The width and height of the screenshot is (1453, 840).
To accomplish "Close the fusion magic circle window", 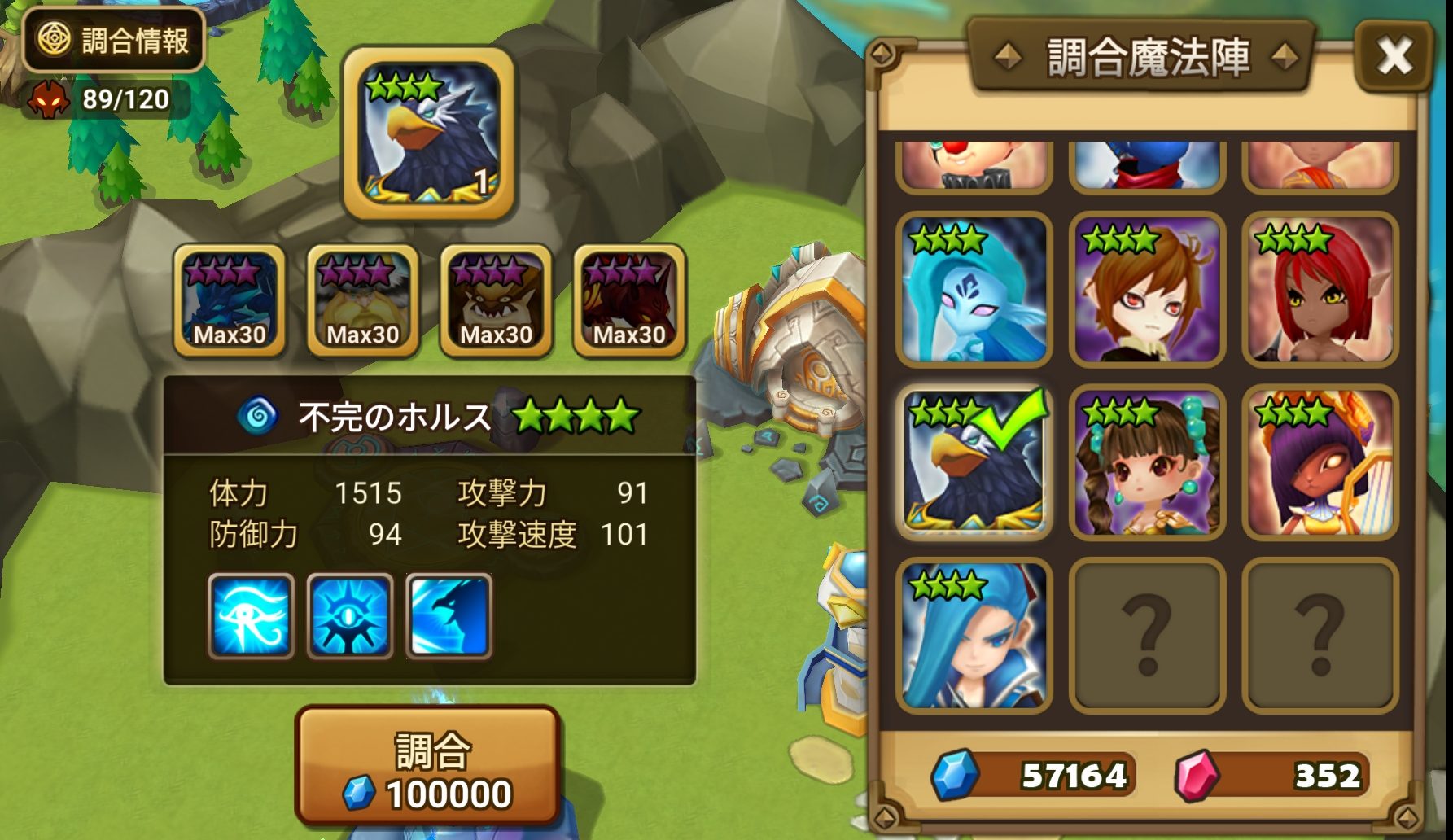I will pyautogui.click(x=1394, y=55).
